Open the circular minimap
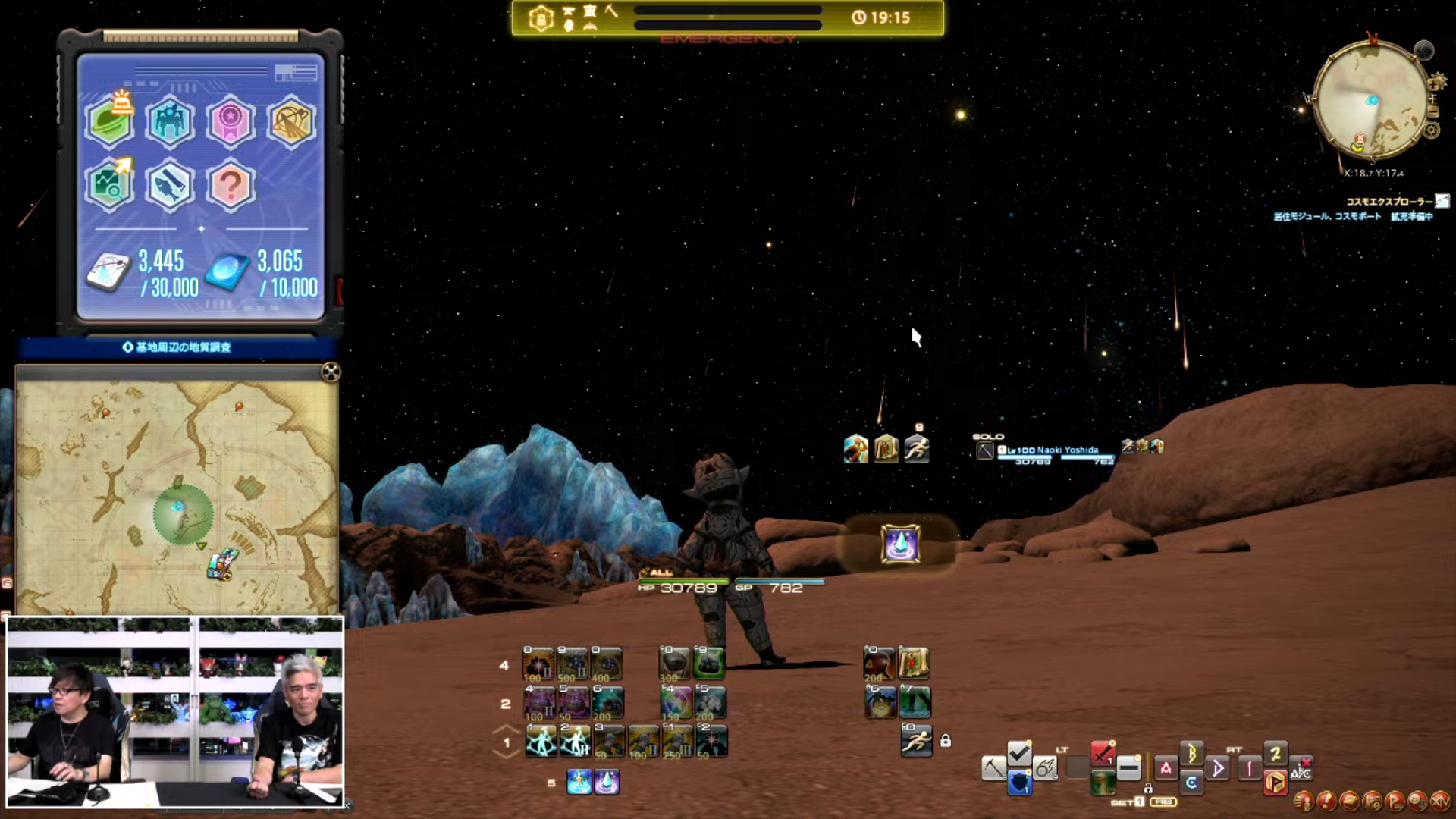The width and height of the screenshot is (1456, 819). (1371, 101)
